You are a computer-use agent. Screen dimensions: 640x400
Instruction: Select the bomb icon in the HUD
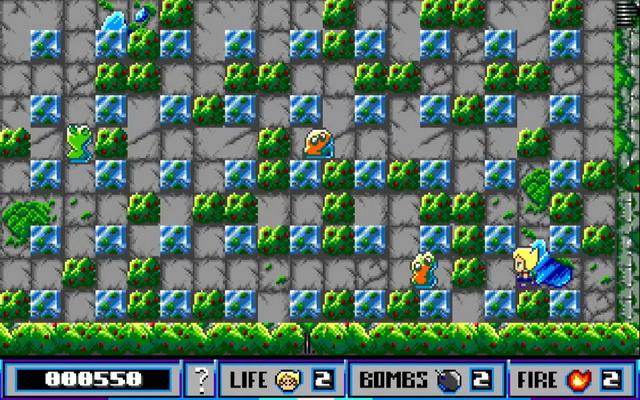445,379
